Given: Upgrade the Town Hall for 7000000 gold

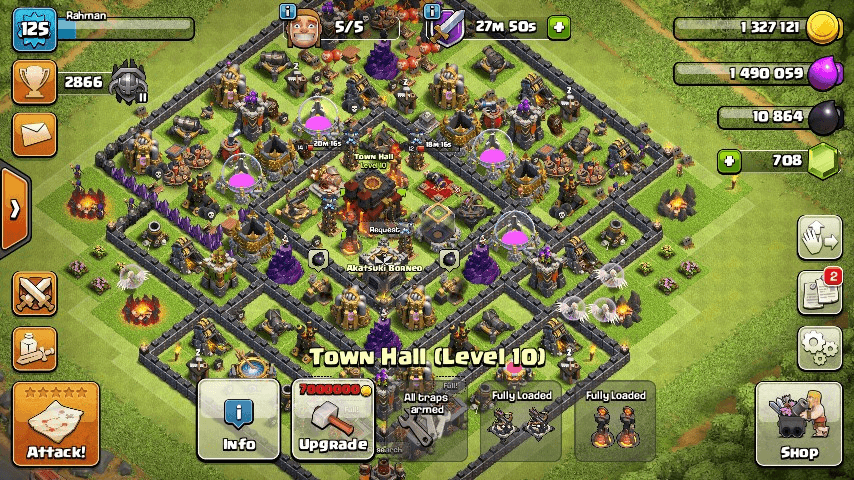Looking at the screenshot, I should pyautogui.click(x=333, y=421).
